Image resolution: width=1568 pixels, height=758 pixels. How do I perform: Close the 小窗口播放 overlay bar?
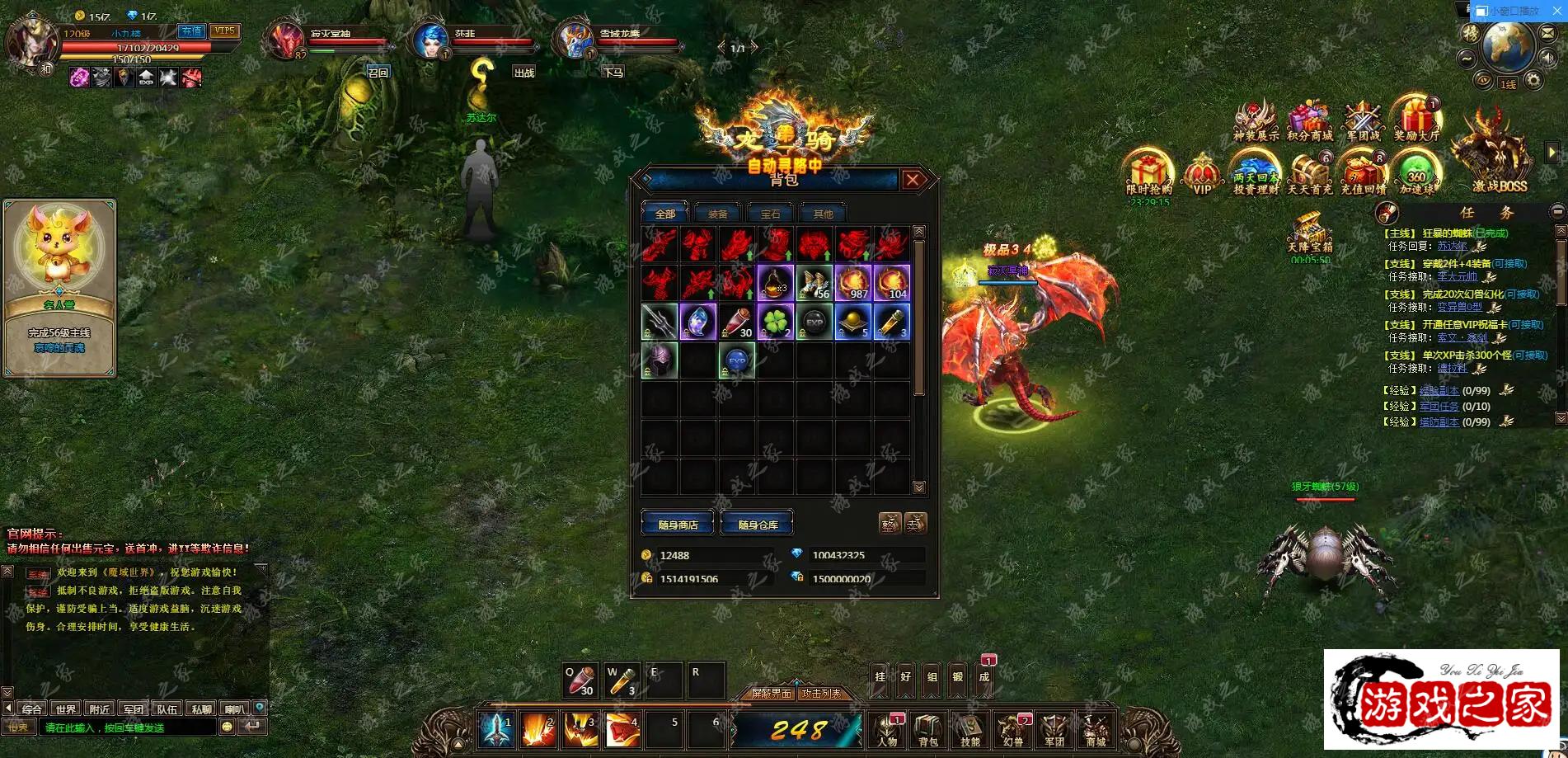click(x=1556, y=11)
